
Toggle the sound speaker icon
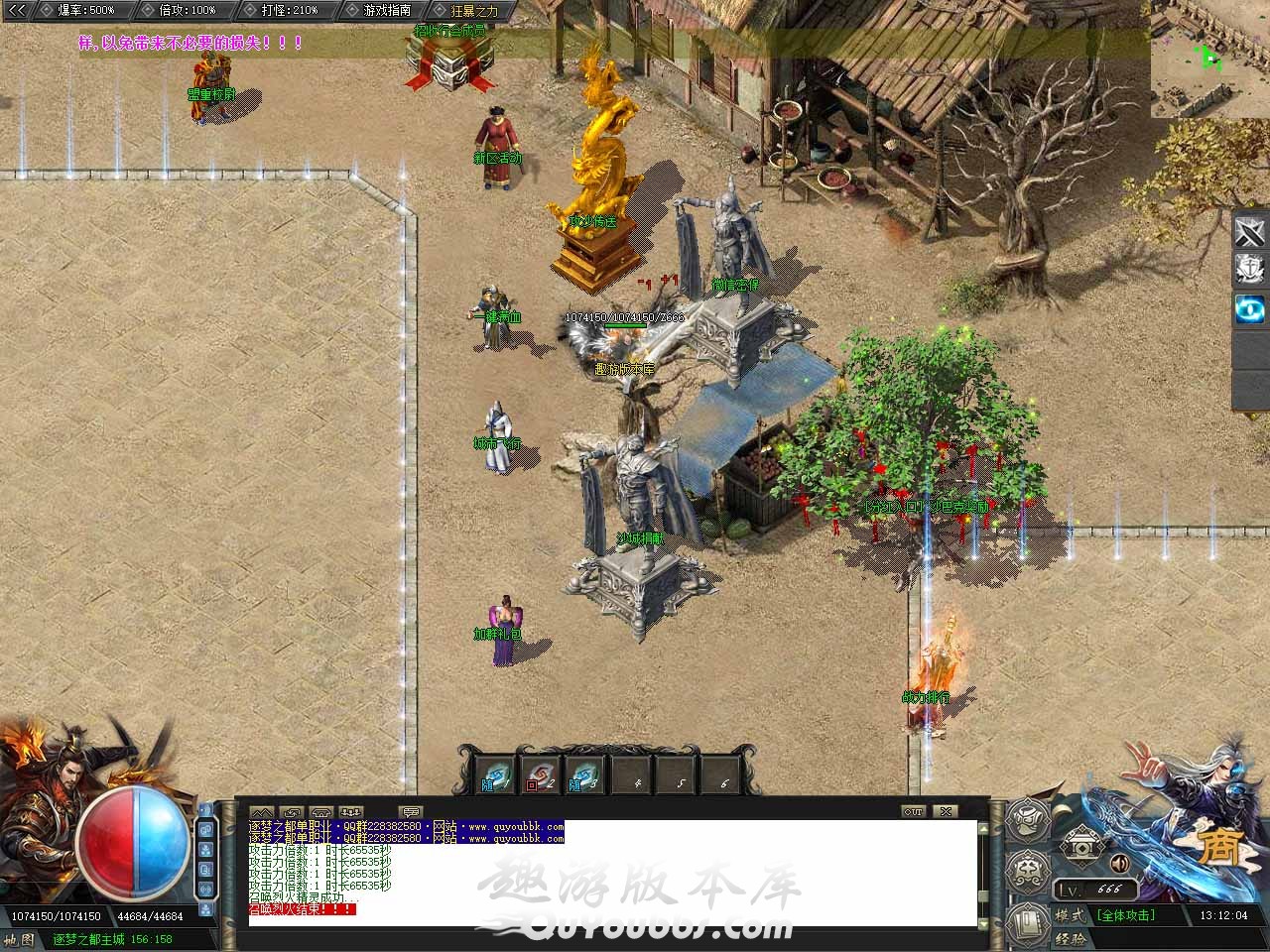pyautogui.click(x=1119, y=863)
